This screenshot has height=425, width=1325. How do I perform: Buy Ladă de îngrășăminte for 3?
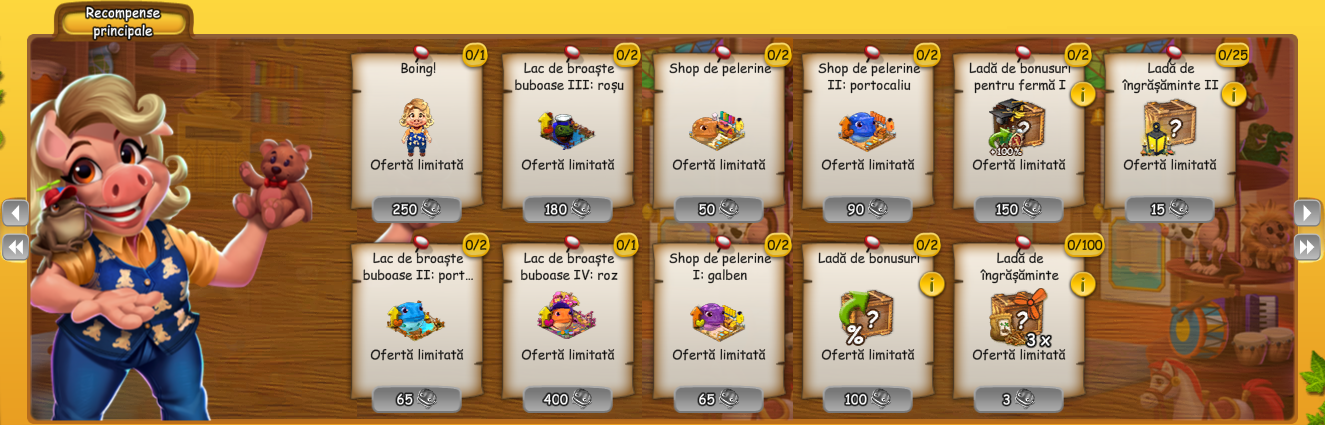point(1018,399)
